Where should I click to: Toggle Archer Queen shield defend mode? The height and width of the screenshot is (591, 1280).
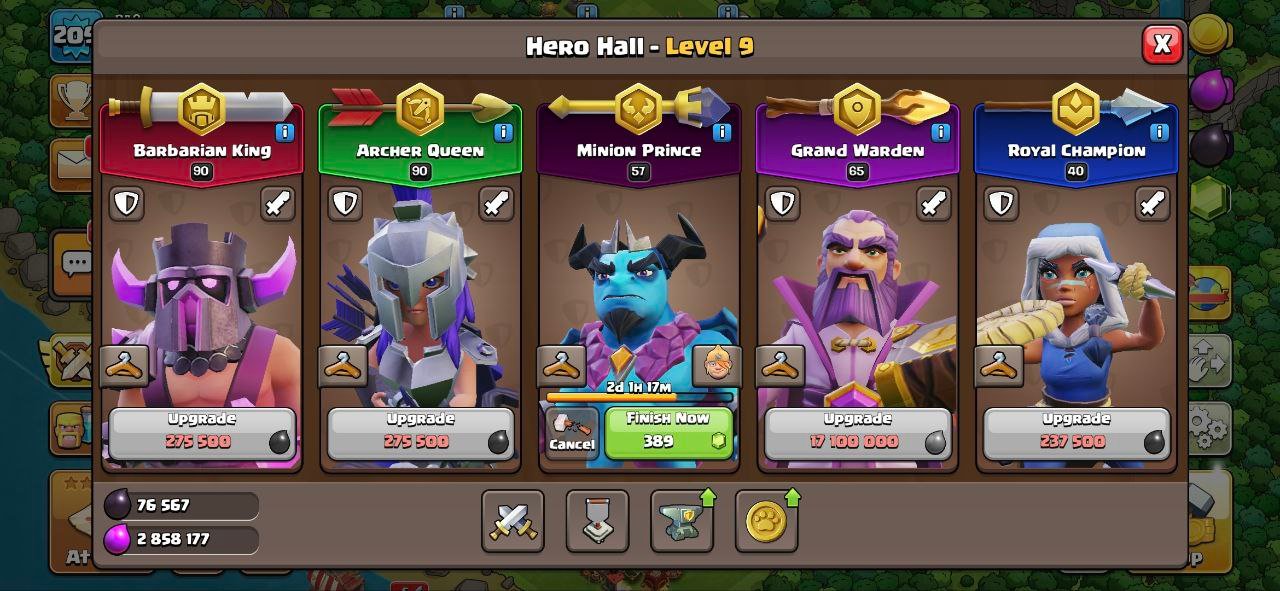click(x=345, y=204)
